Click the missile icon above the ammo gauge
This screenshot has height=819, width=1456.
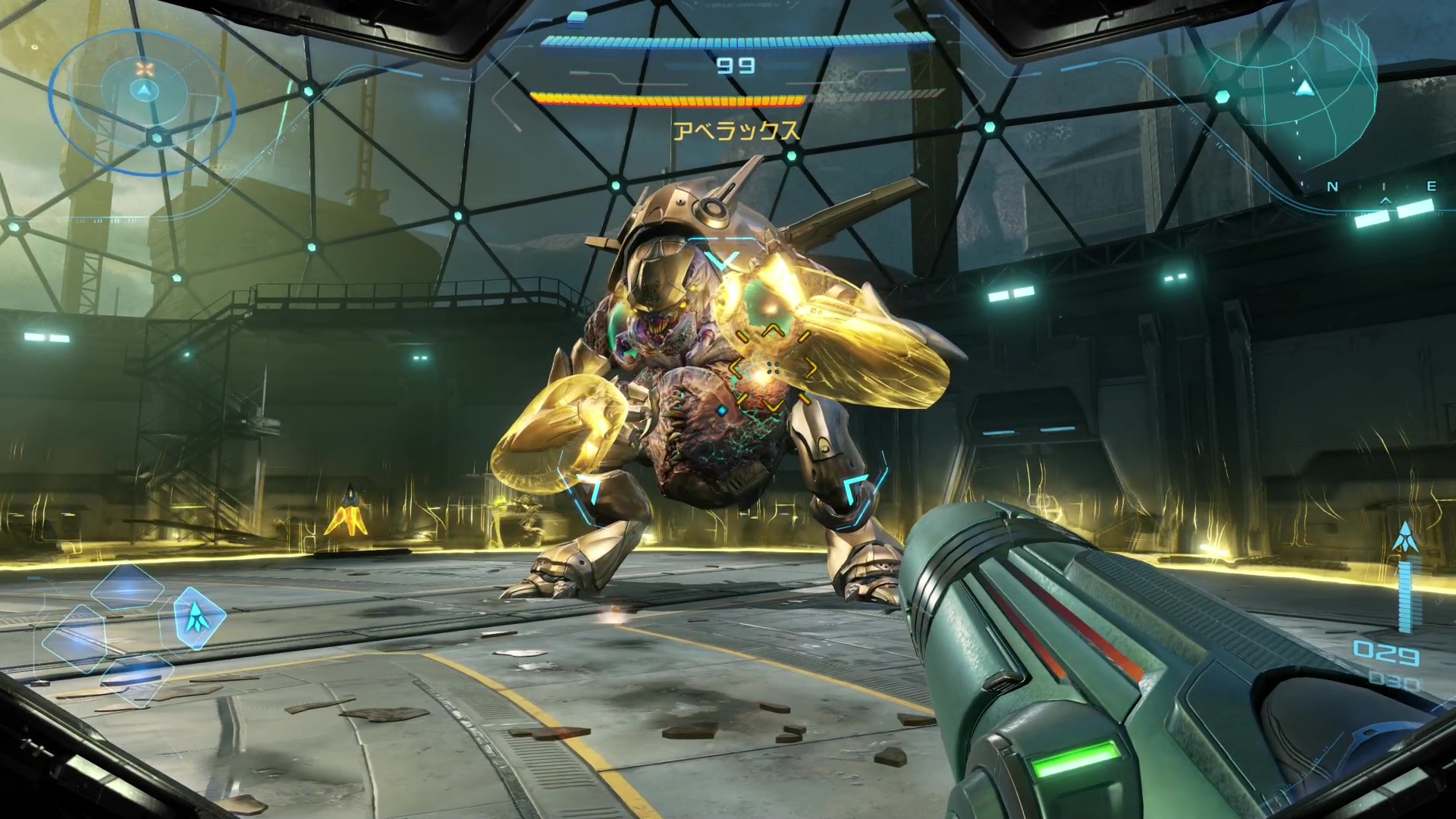coord(1404,537)
